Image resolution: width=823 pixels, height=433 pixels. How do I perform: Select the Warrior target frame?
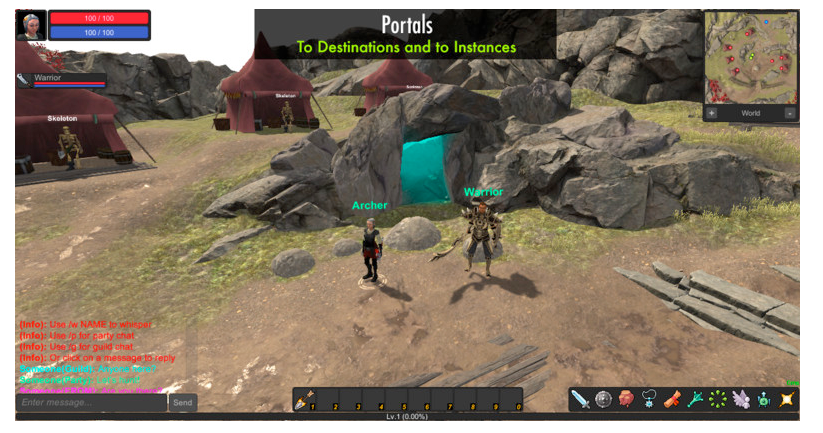click(60, 80)
